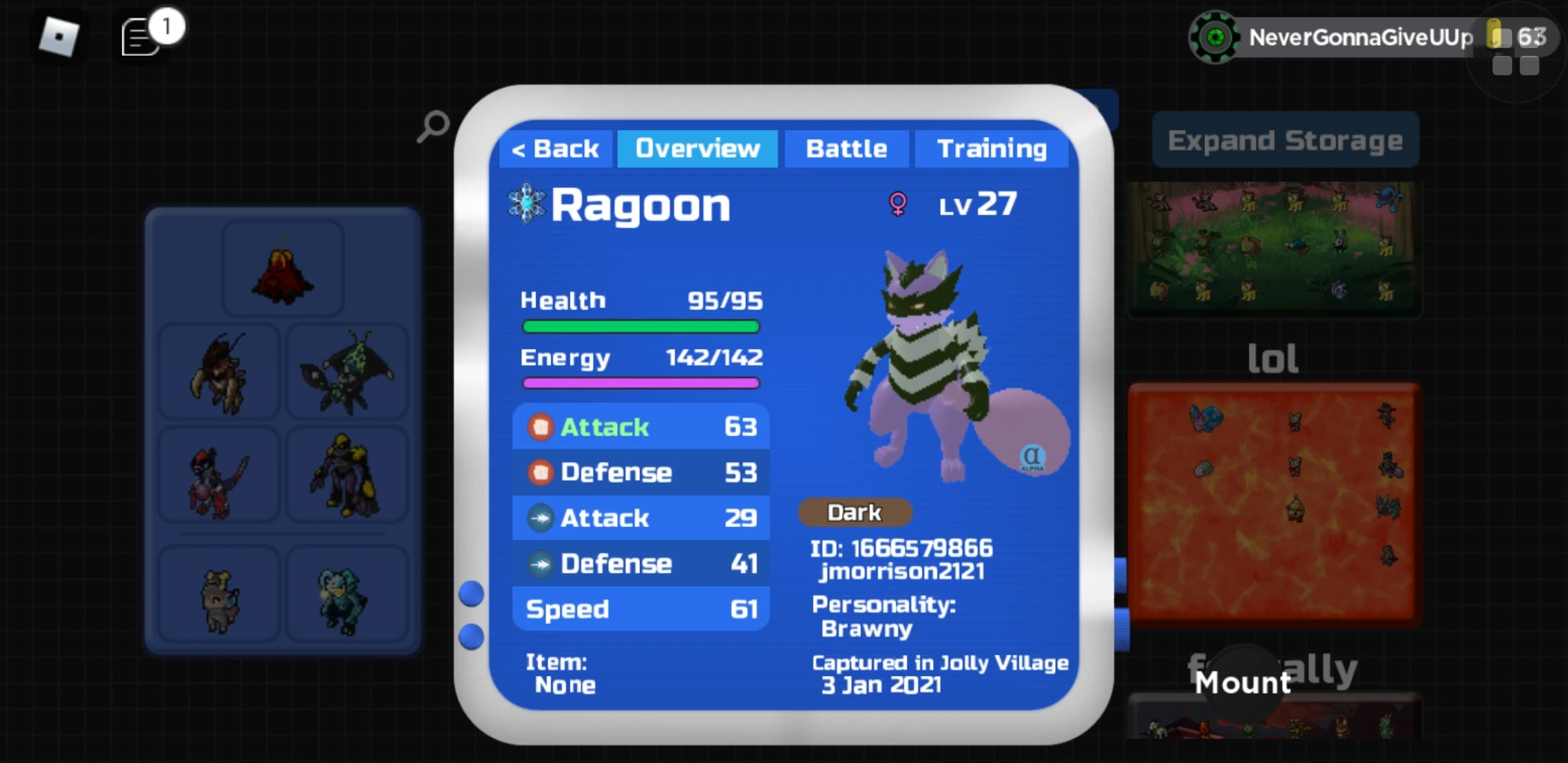Viewport: 1568px width, 763px height.
Task: Open the Training tab
Action: 992,148
